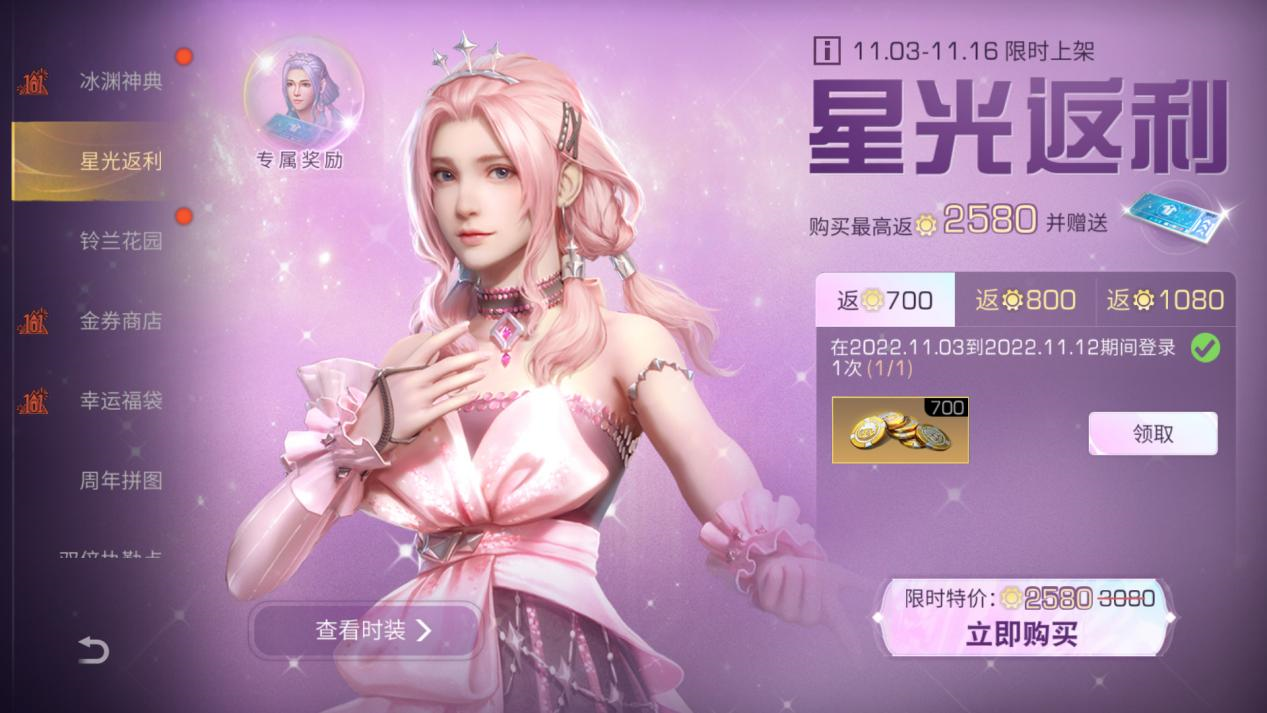
Task: Choose the 周年拼图 entry
Action: [x=120, y=481]
